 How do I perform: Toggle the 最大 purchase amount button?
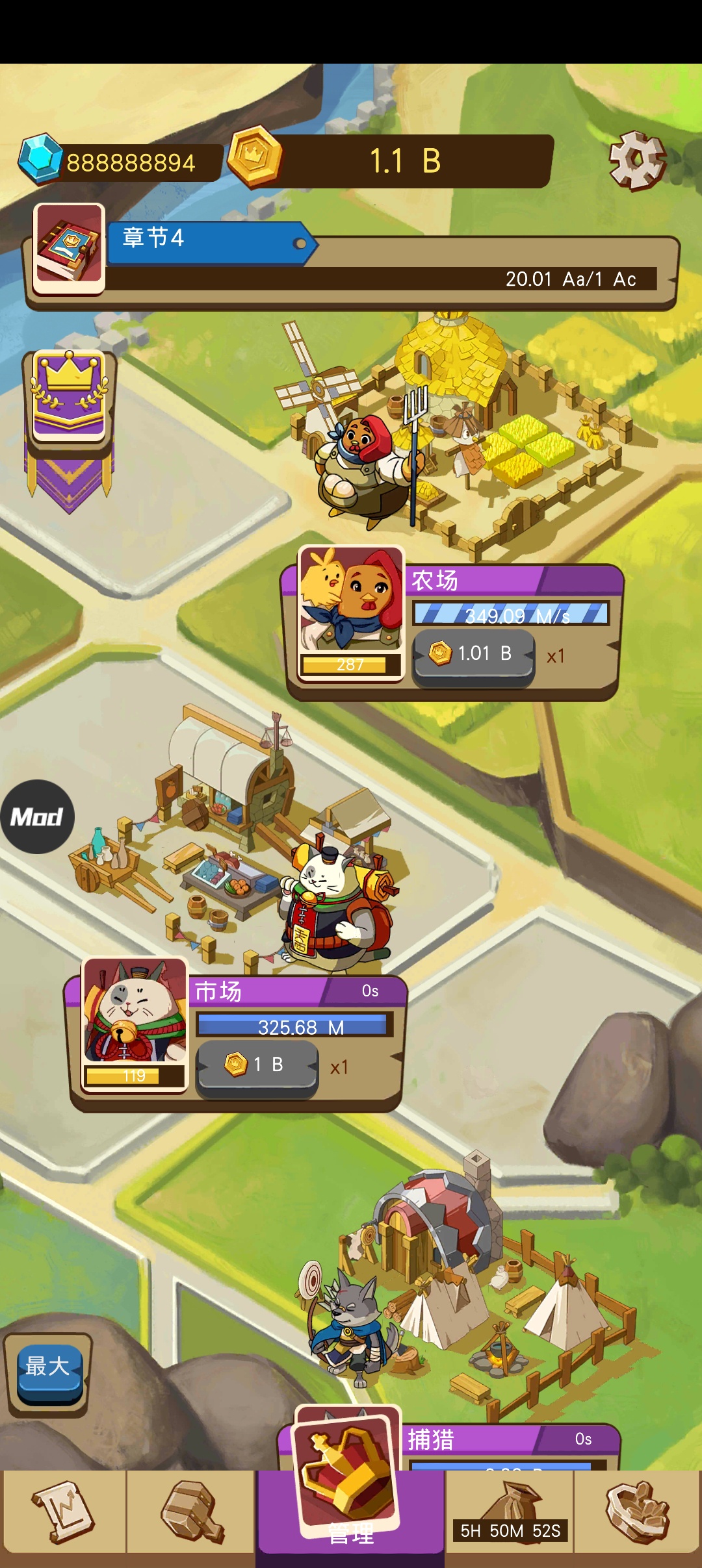[x=47, y=1367]
